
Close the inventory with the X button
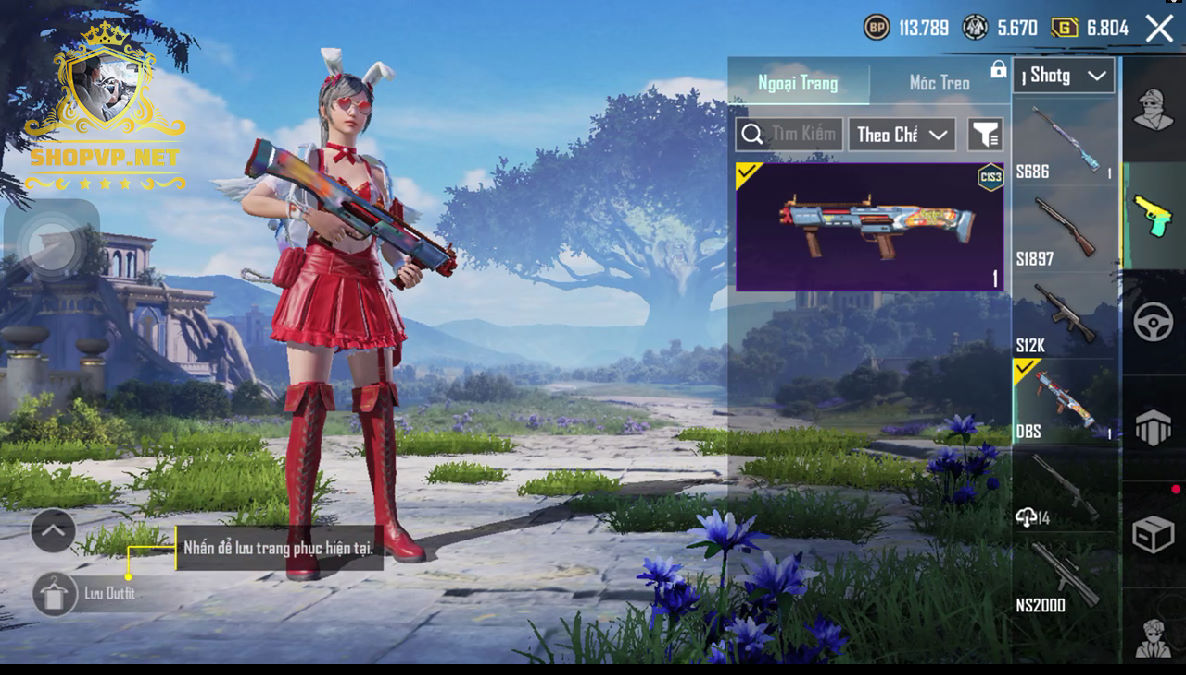point(1159,28)
